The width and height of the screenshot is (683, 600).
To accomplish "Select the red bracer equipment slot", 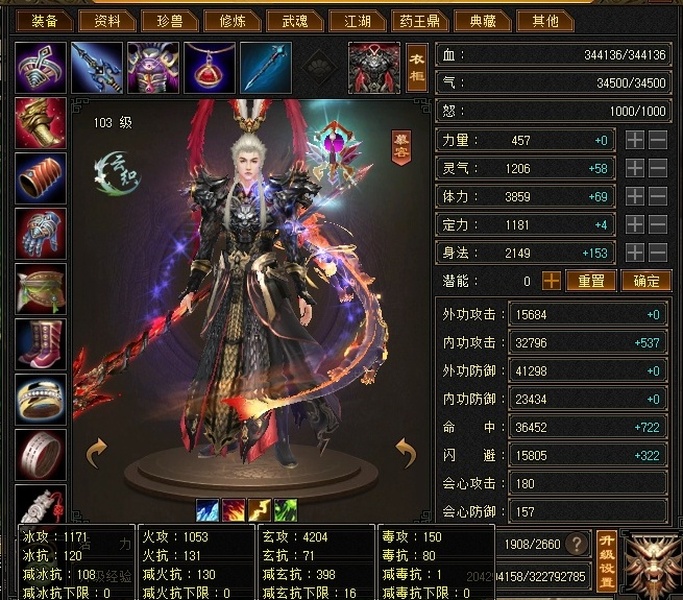I will tap(41, 179).
